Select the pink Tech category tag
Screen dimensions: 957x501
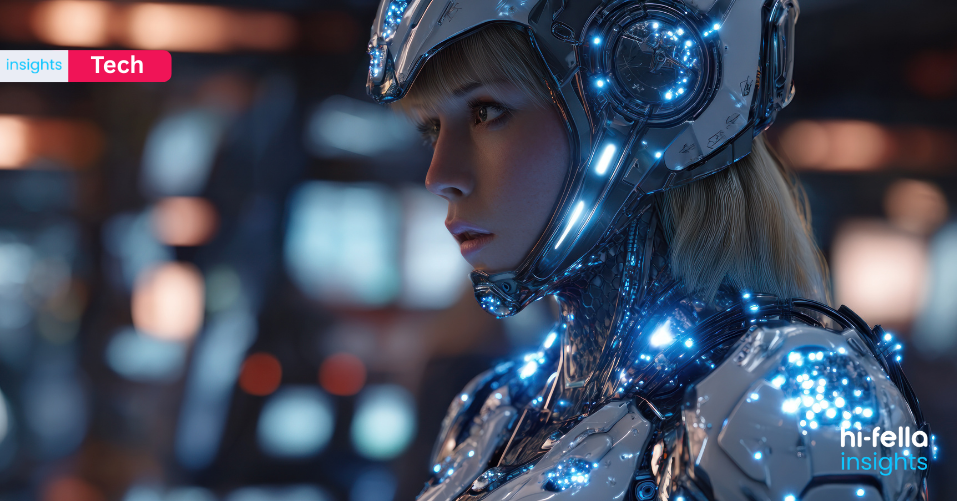click(118, 66)
